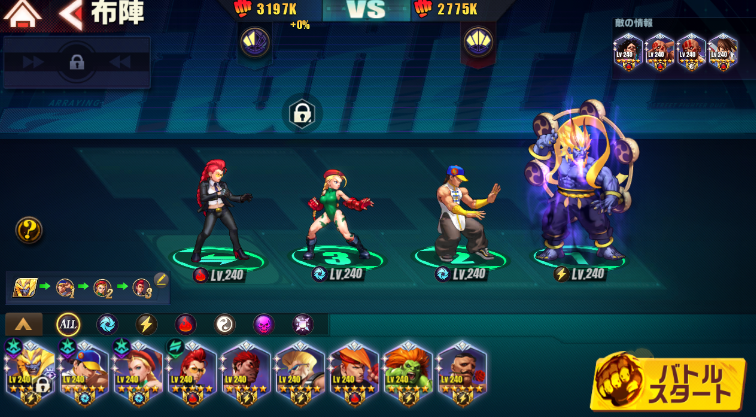Edit the skill order sequence
The image size is (756, 417).
click(x=161, y=289)
